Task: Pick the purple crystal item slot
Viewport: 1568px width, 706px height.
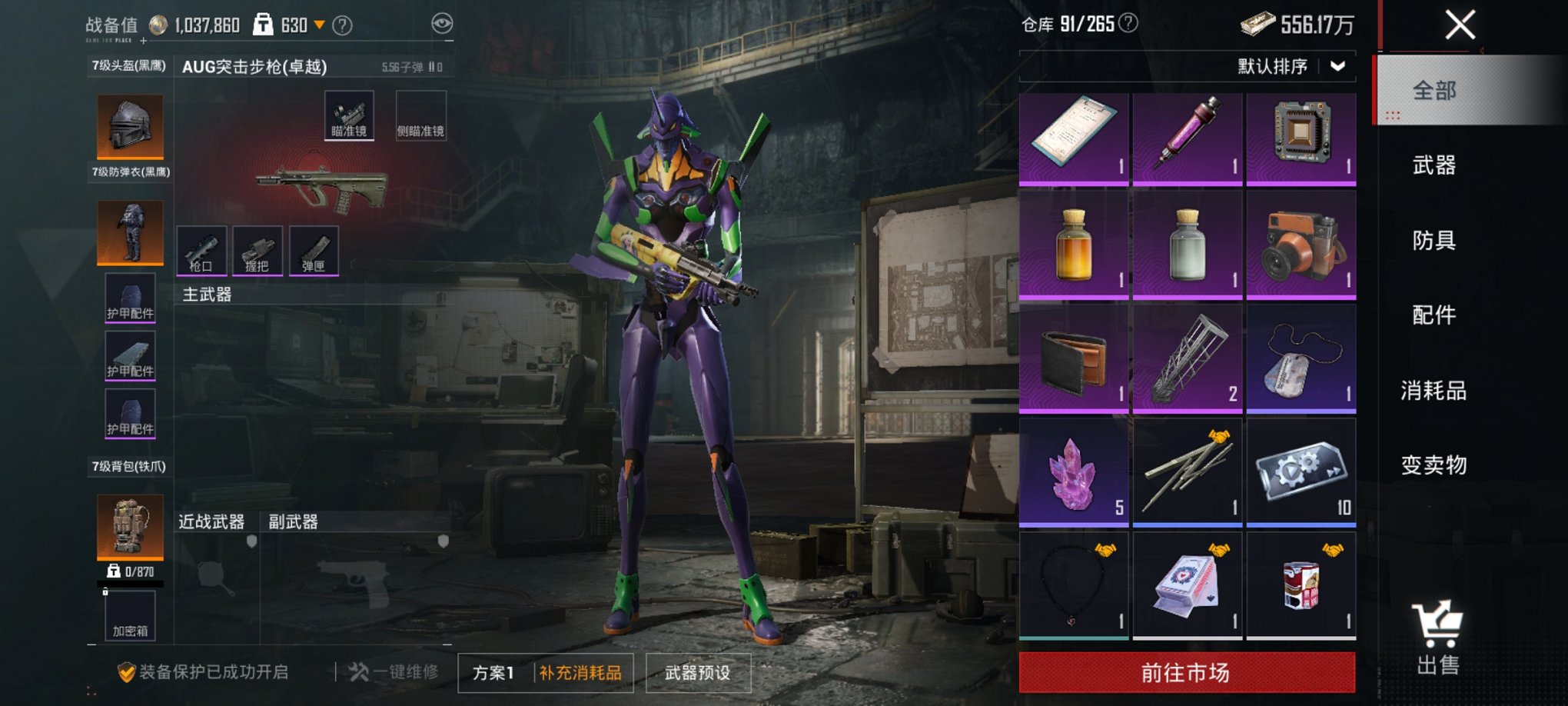Action: coord(1073,472)
